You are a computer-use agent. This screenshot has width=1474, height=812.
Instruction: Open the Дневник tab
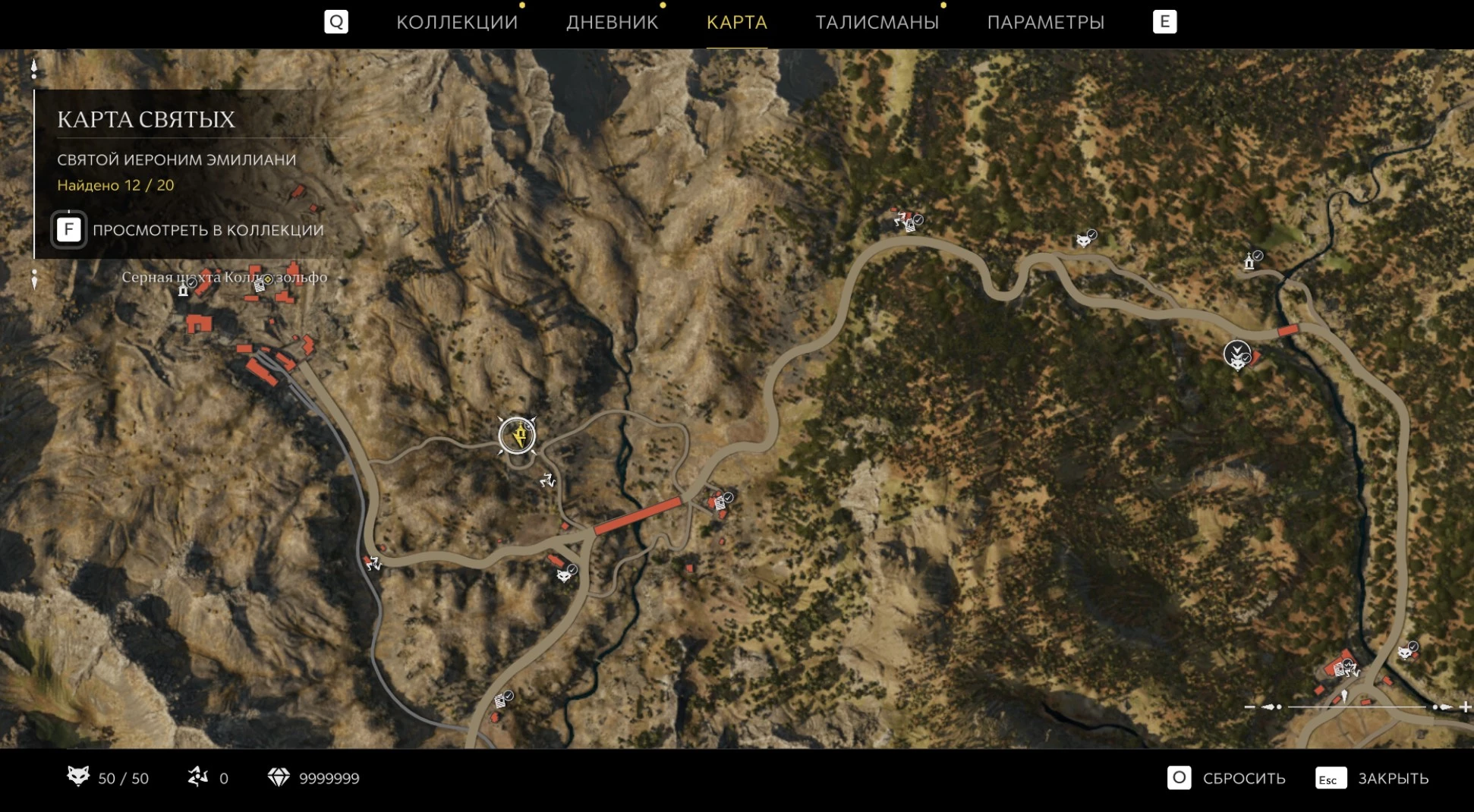tap(612, 22)
